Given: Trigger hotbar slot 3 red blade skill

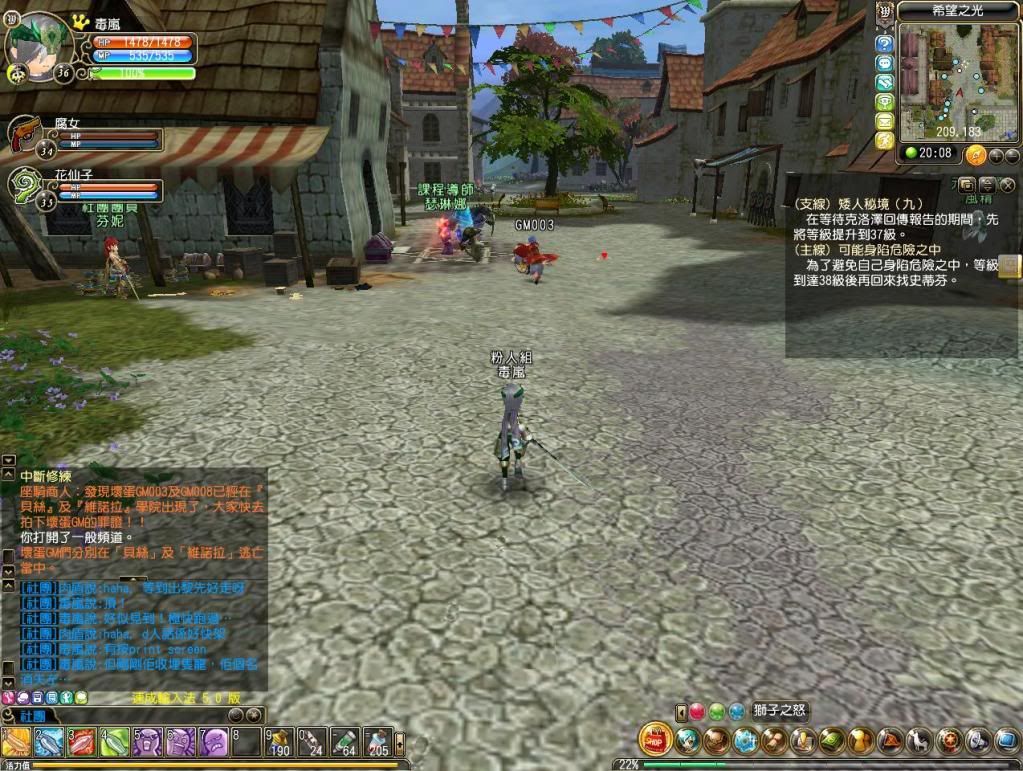Looking at the screenshot, I should [82, 742].
